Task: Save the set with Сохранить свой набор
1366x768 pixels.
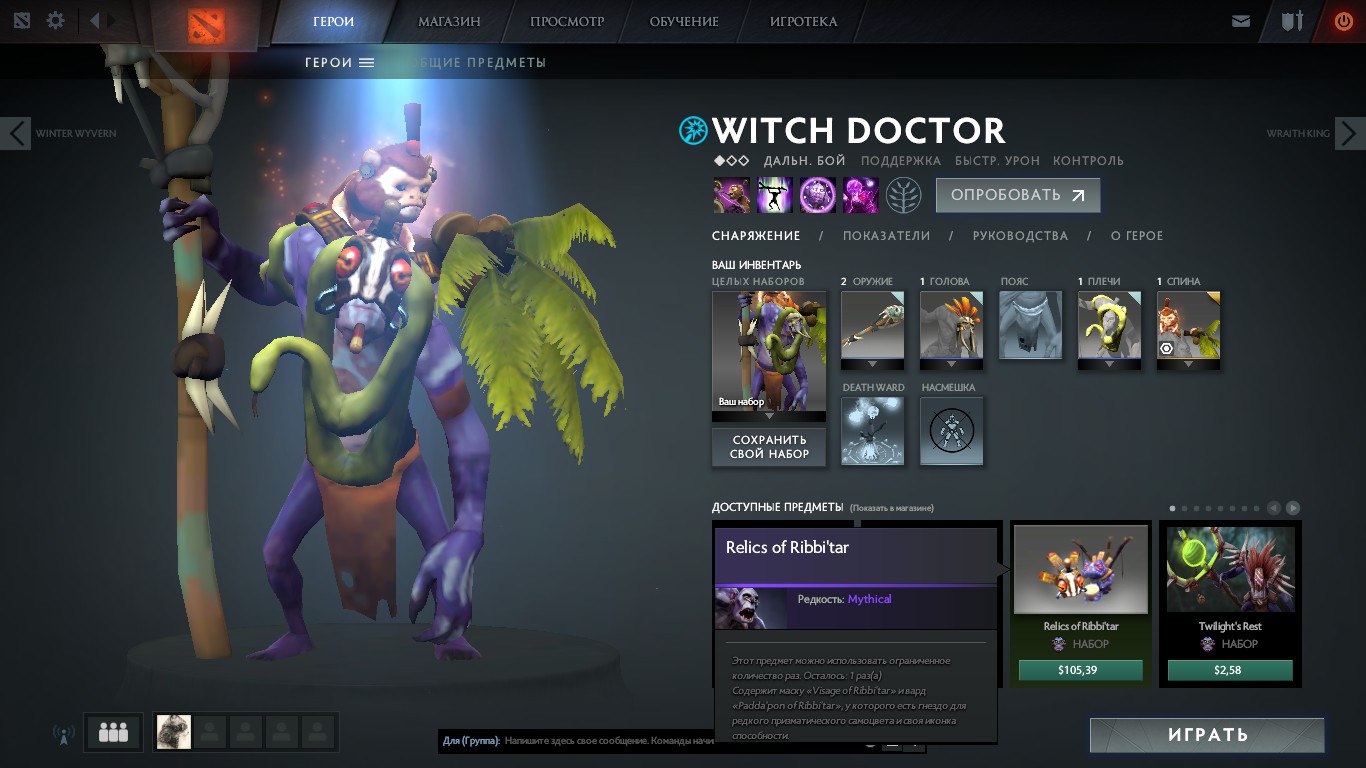Action: coord(769,447)
